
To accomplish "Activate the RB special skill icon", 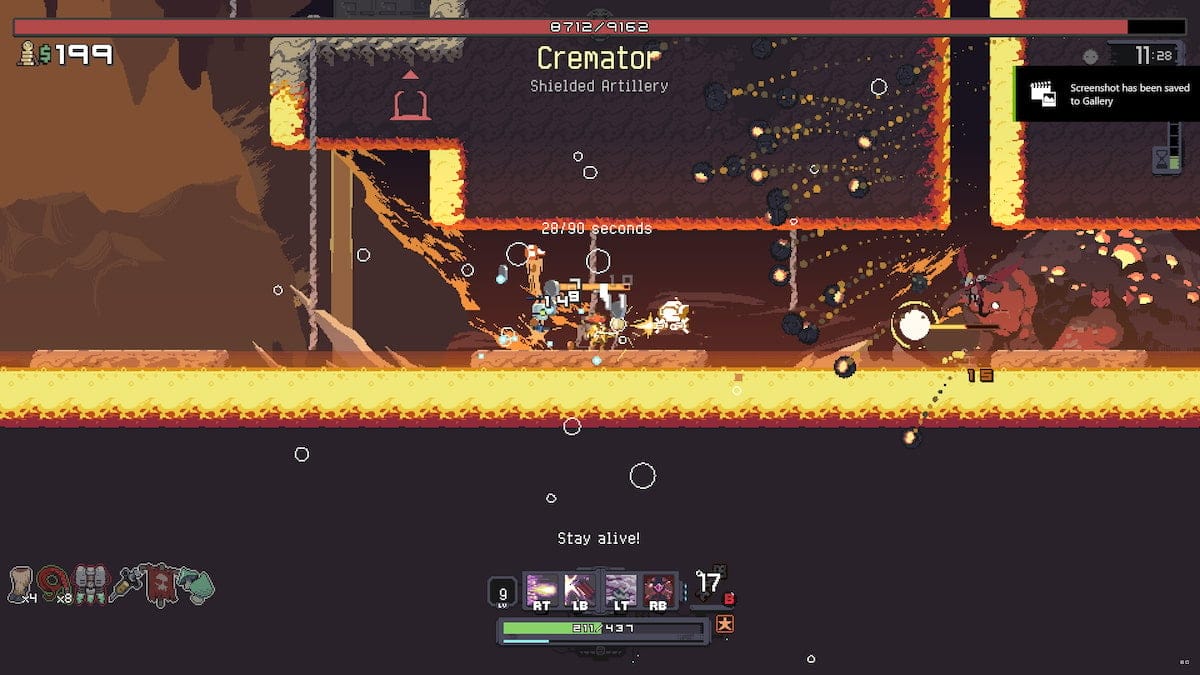I will point(658,590).
